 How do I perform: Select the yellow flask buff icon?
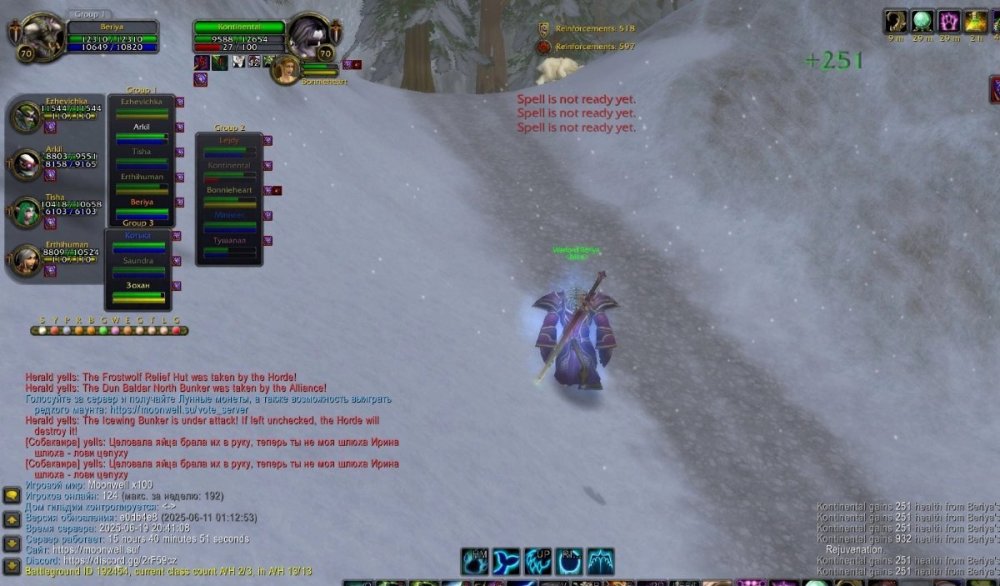[976, 21]
